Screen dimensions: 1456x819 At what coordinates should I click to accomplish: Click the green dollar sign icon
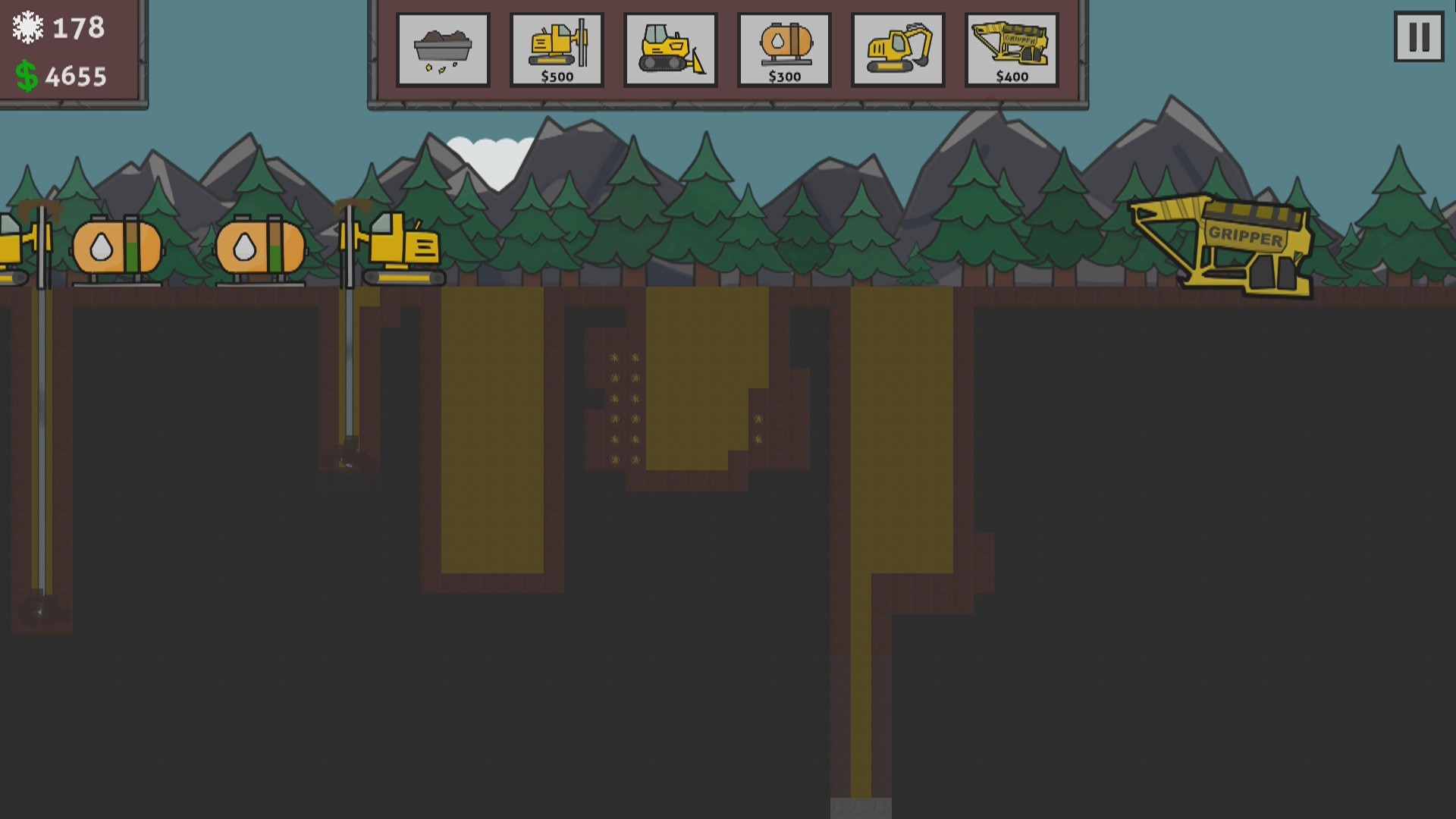[x=26, y=75]
